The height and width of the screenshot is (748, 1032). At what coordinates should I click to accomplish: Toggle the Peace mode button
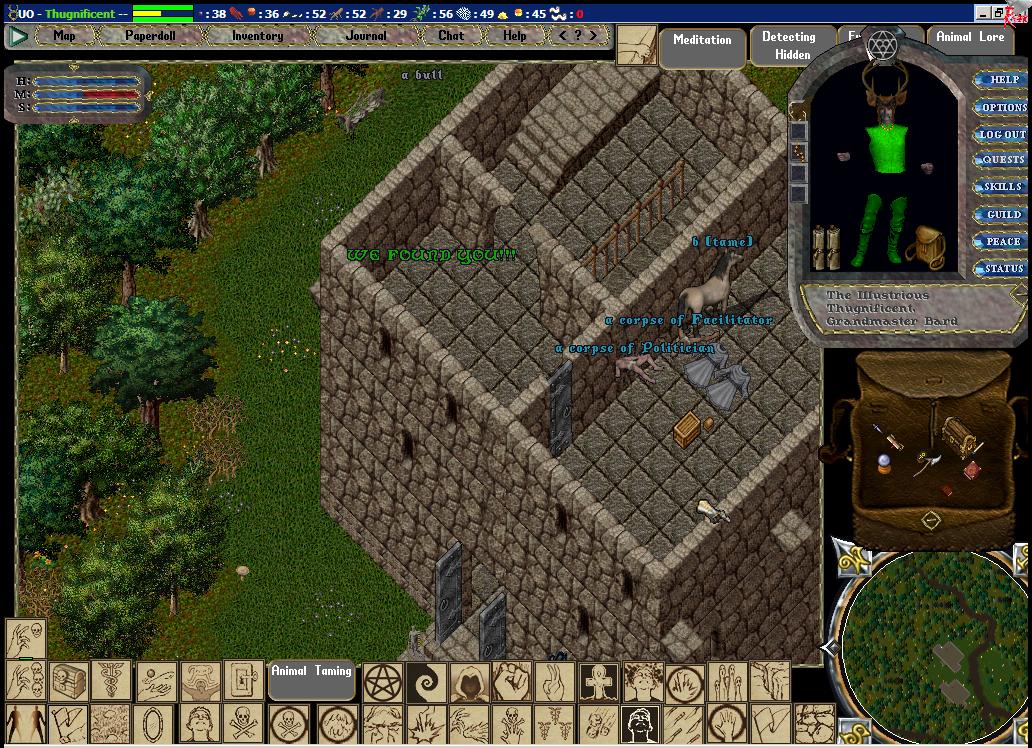point(1002,241)
